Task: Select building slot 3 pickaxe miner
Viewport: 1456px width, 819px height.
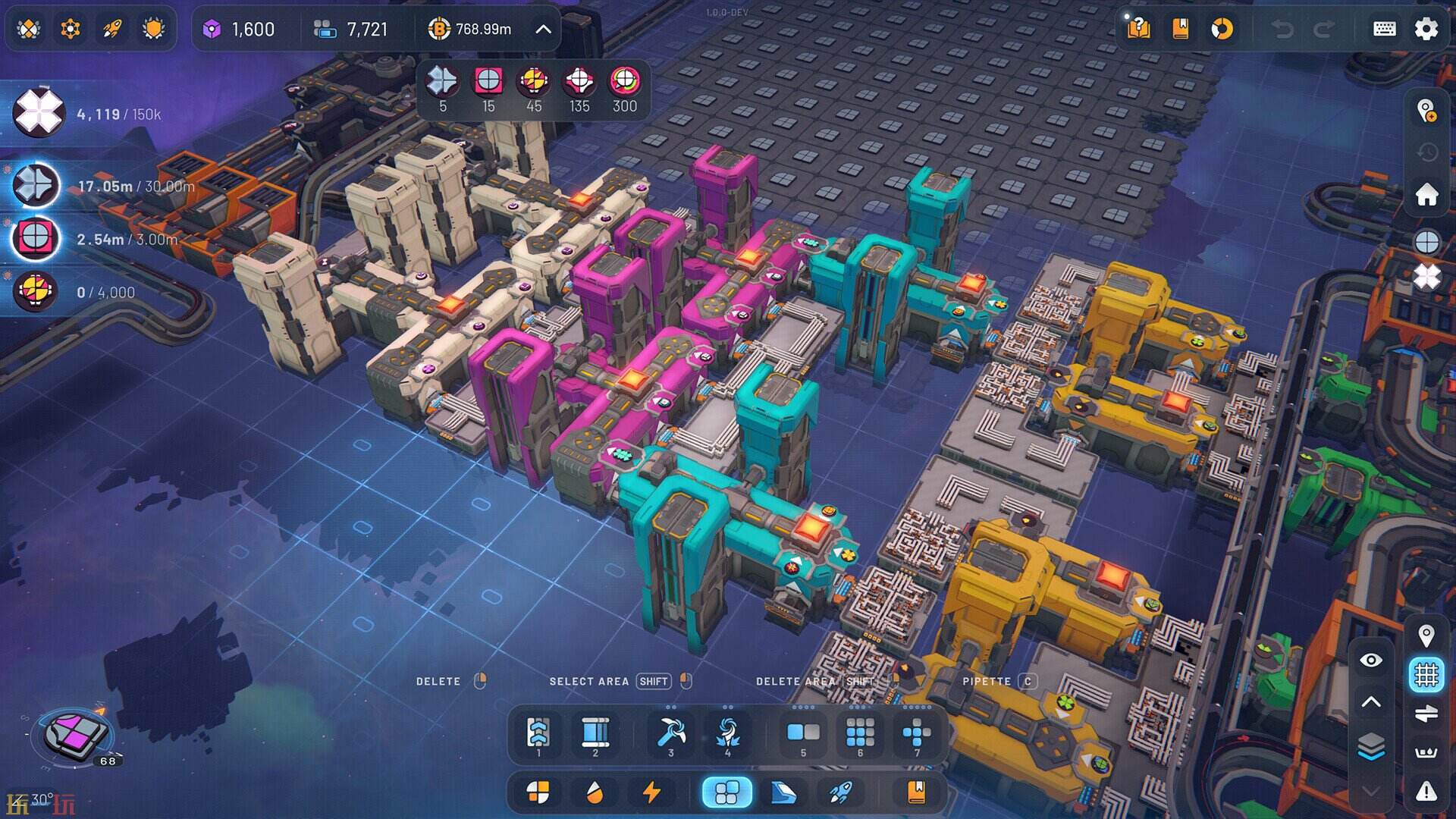Action: 671,733
